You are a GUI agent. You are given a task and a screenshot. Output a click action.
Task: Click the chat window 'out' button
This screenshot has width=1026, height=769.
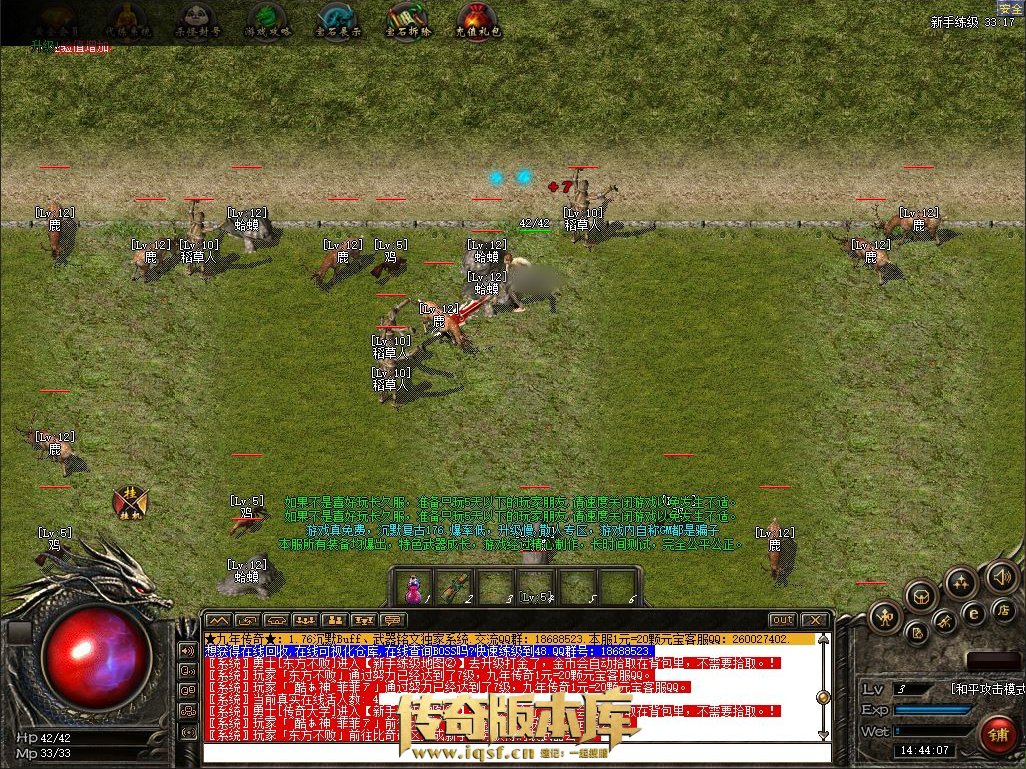[x=782, y=620]
